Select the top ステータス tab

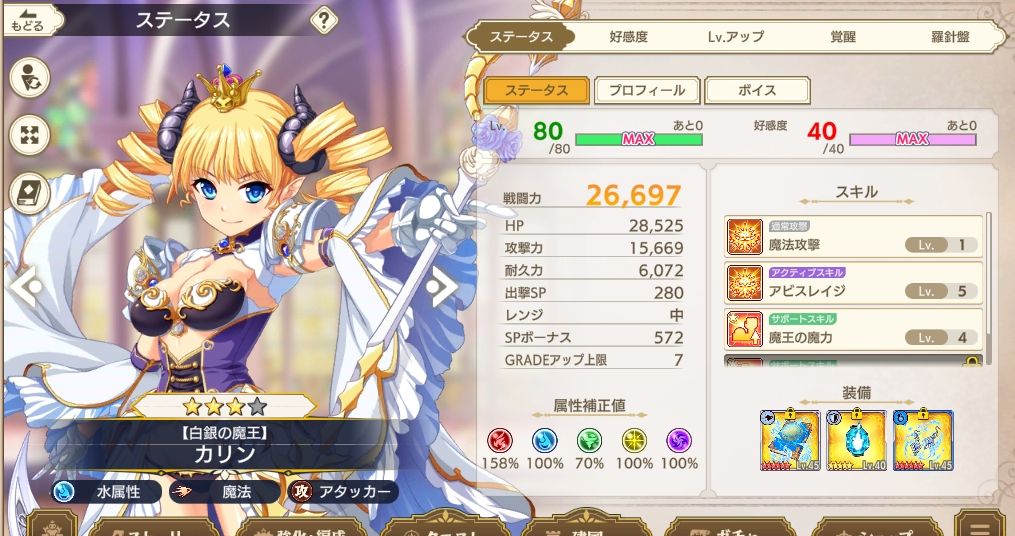[520, 37]
